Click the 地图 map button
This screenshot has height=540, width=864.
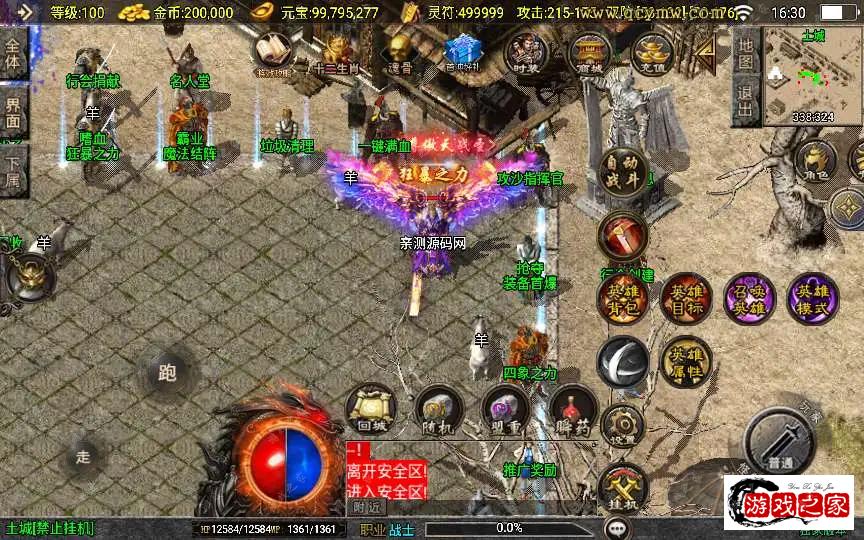pyautogui.click(x=745, y=52)
